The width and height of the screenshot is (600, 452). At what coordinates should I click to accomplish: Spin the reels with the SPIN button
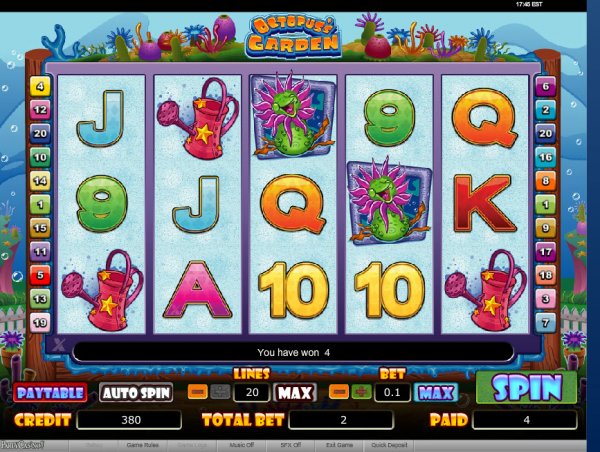[x=525, y=387]
